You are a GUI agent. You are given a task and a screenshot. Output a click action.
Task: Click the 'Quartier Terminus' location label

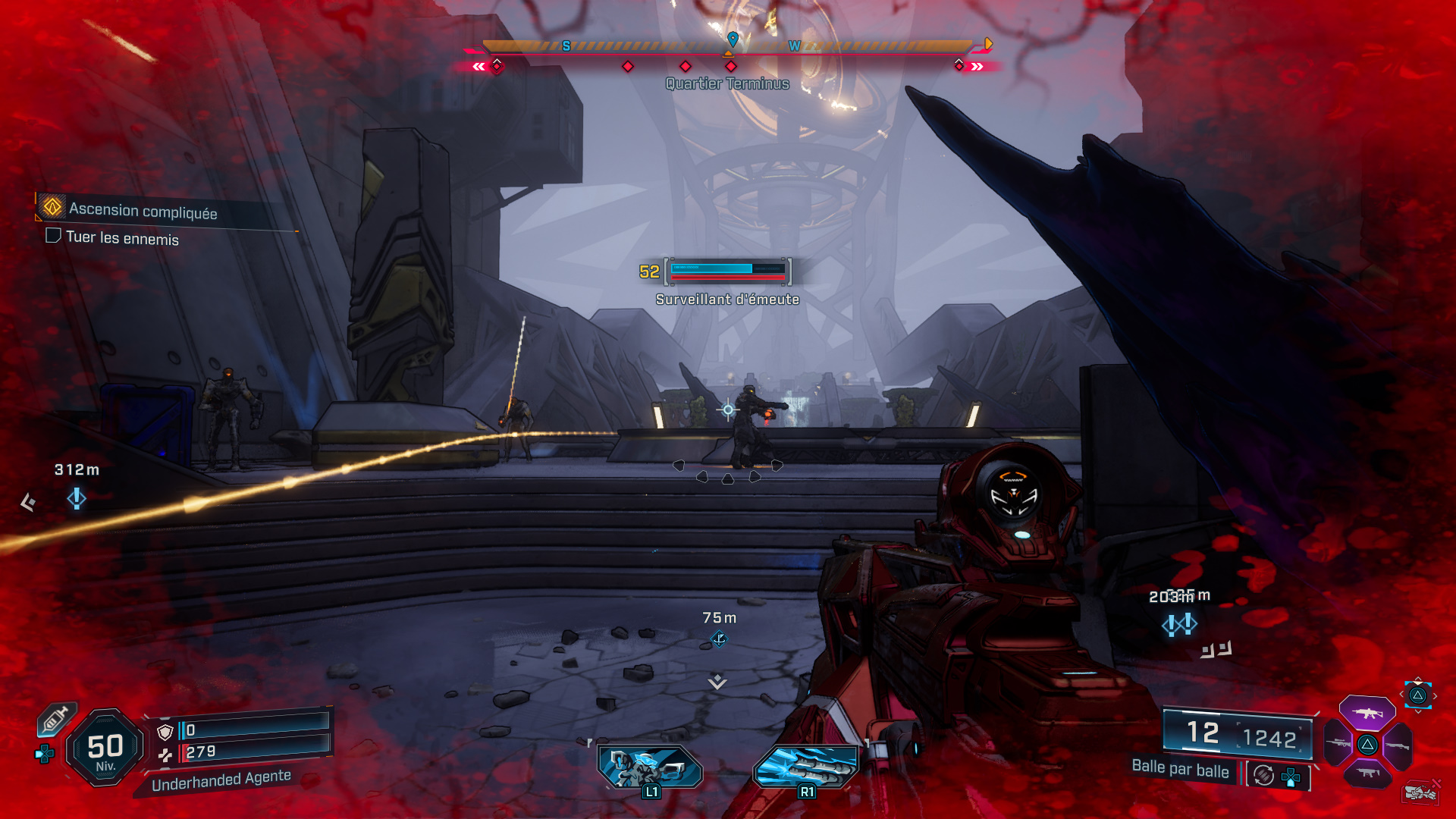726,83
